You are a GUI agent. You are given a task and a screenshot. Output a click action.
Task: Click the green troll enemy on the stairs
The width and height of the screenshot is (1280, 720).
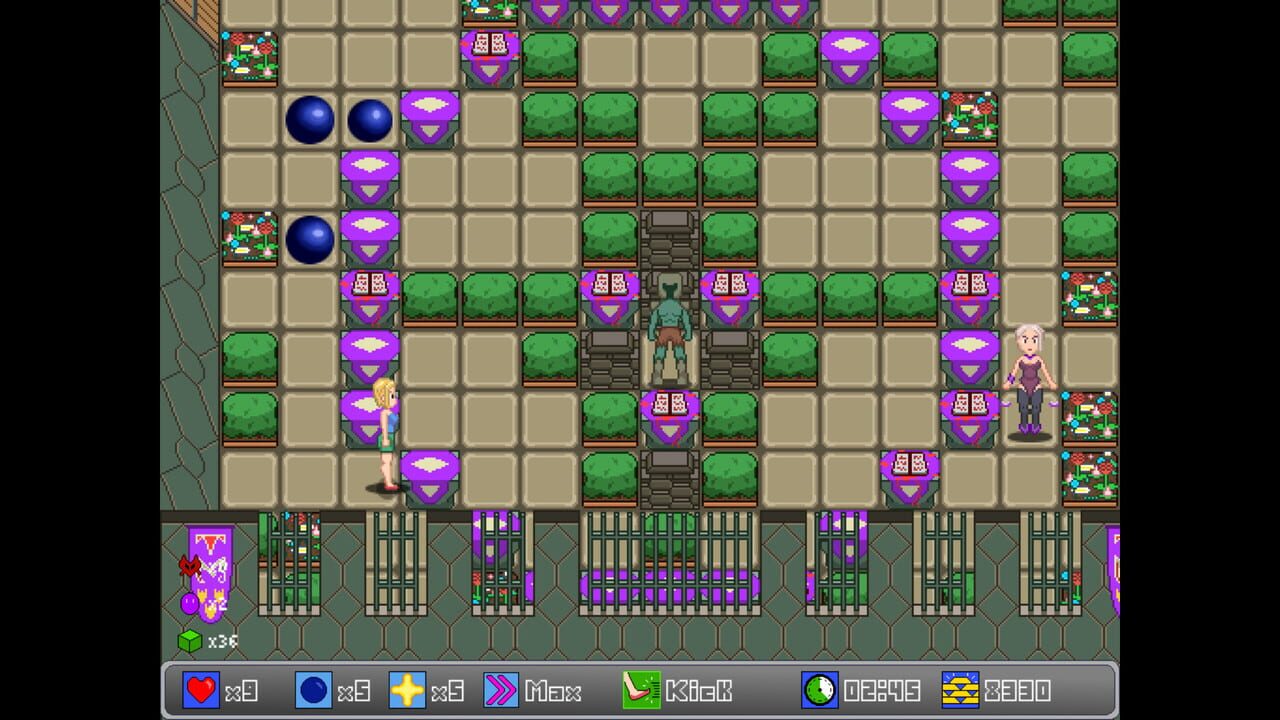668,320
